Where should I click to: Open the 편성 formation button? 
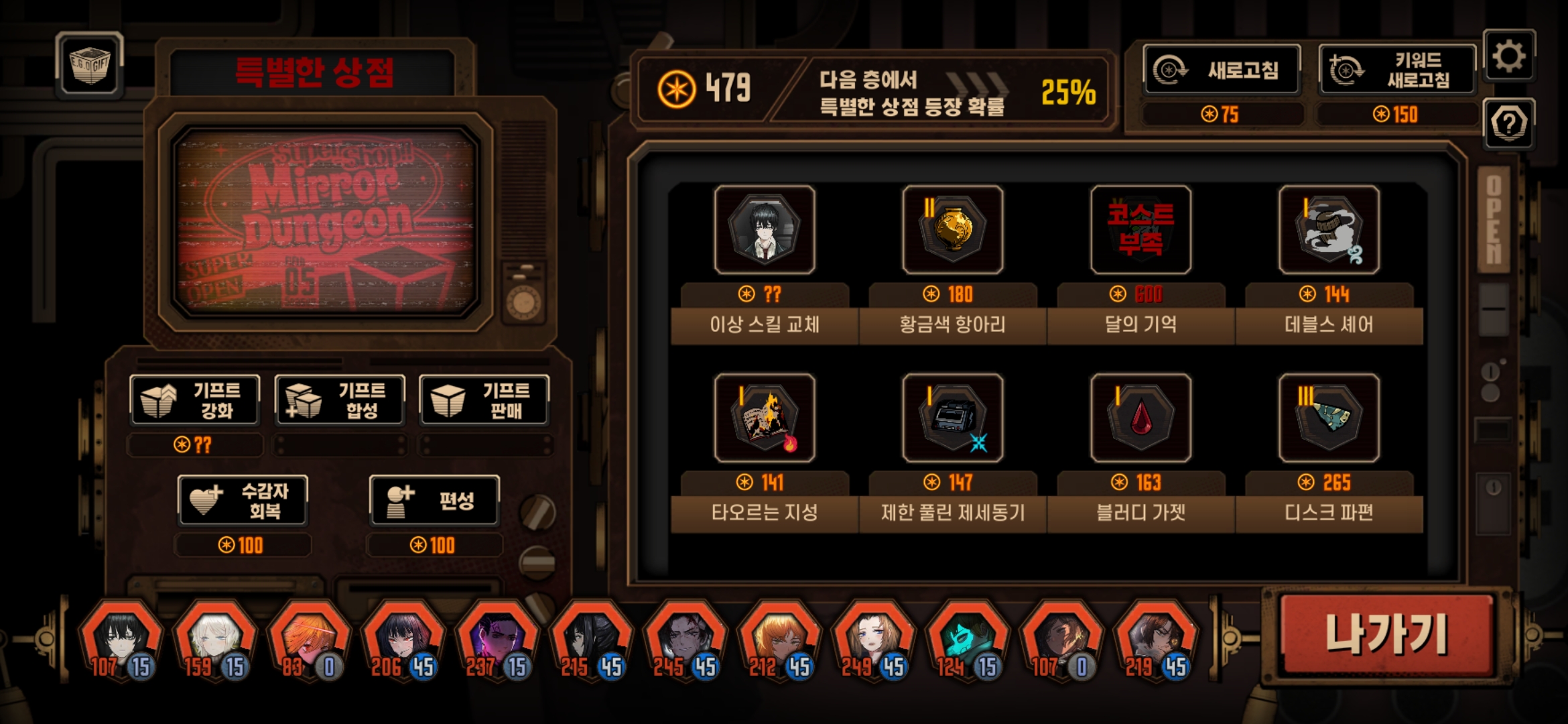click(x=434, y=501)
